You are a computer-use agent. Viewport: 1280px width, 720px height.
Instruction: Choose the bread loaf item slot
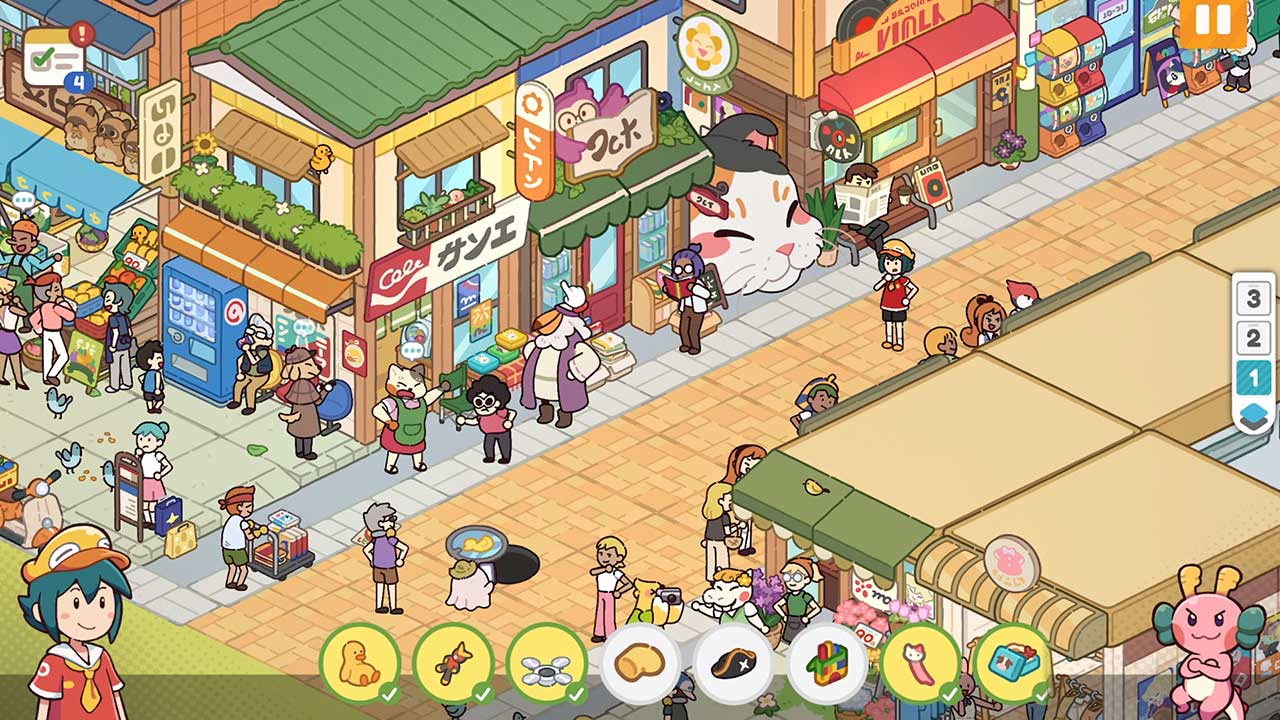click(x=640, y=663)
